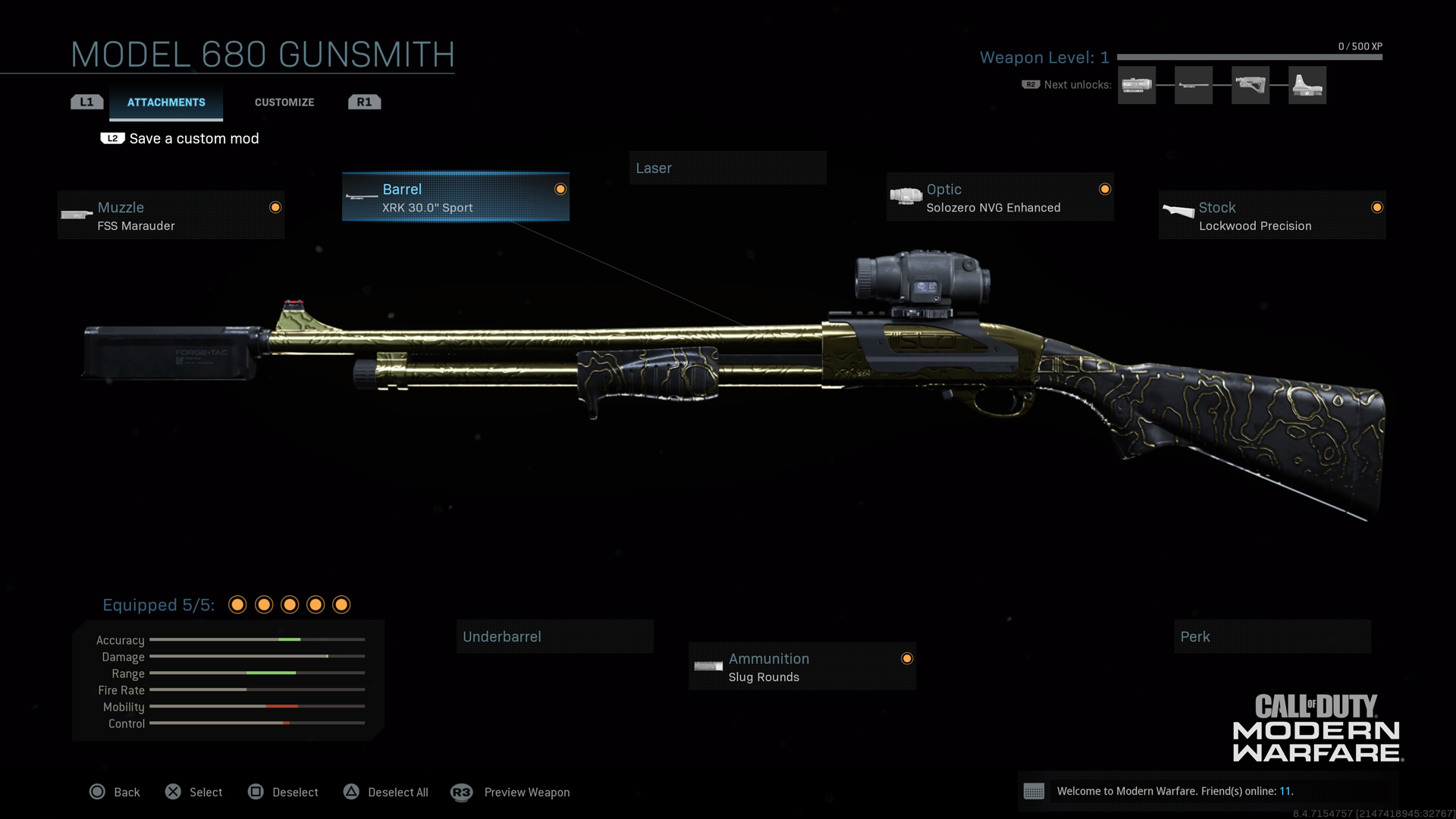
Task: View the first next-unlock attachment thumbnail
Action: point(1136,85)
